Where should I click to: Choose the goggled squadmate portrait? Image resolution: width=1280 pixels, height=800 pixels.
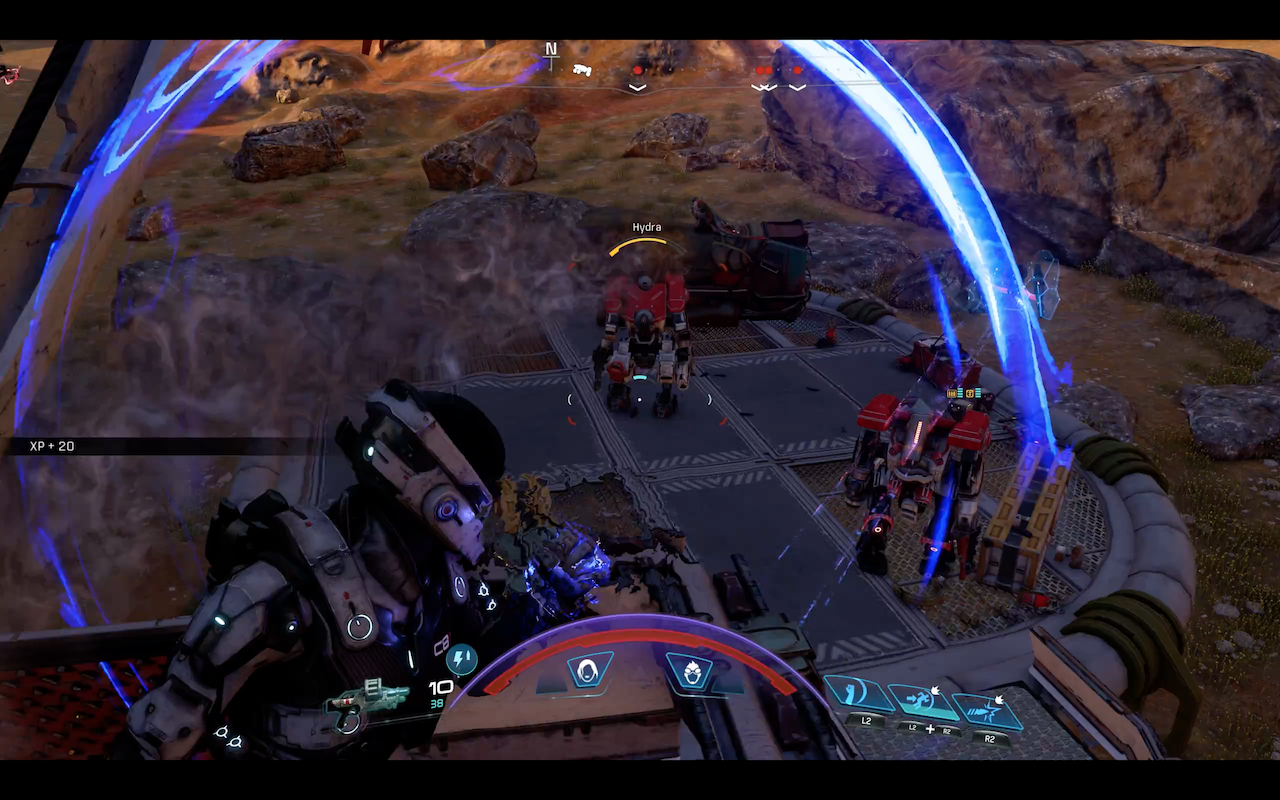tap(690, 671)
